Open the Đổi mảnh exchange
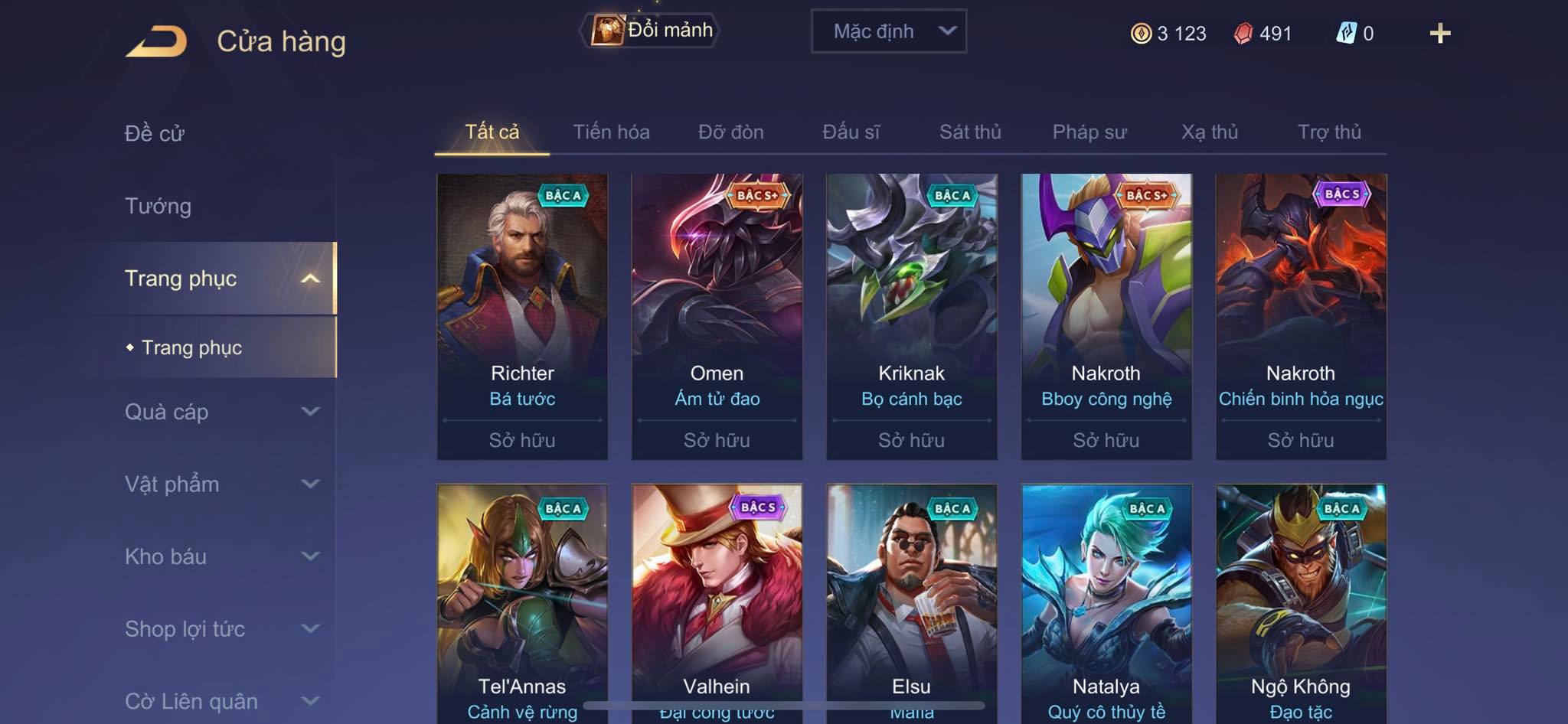This screenshot has height=724, width=1568. click(651, 31)
